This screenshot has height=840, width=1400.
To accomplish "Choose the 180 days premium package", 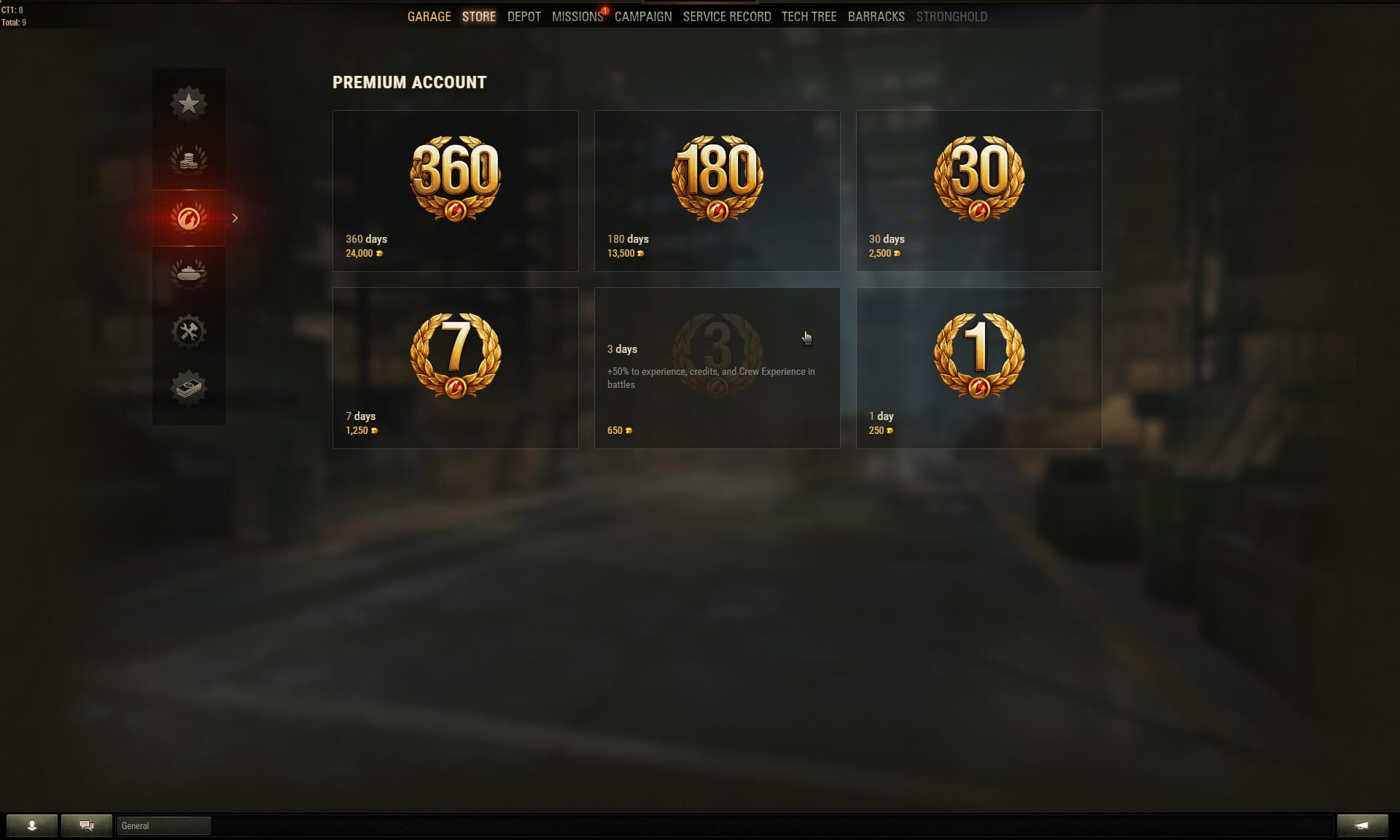I will pos(717,190).
